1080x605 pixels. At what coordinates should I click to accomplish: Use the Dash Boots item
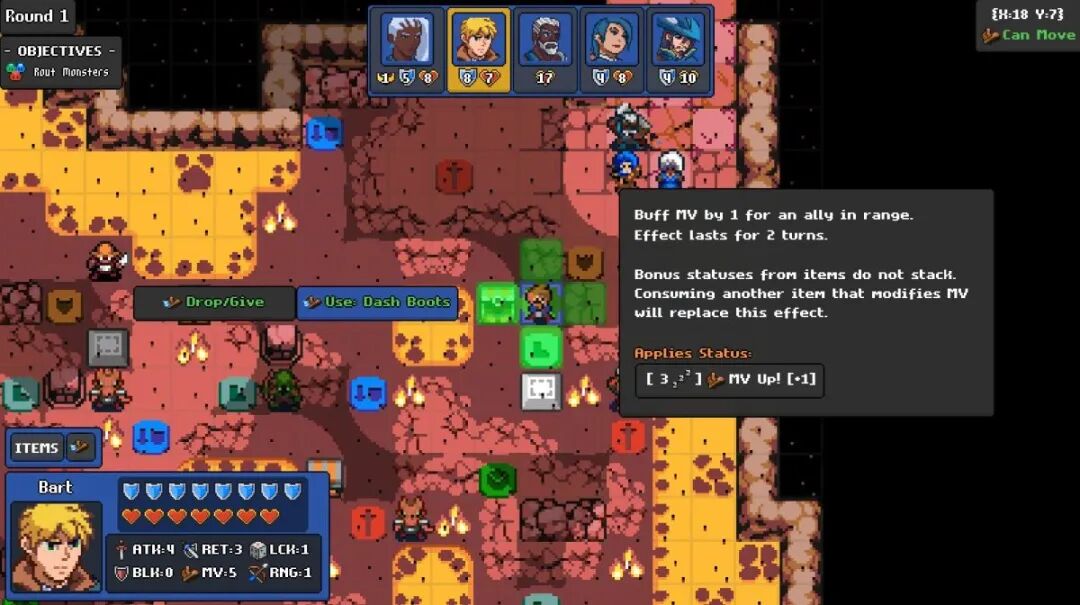click(x=377, y=302)
